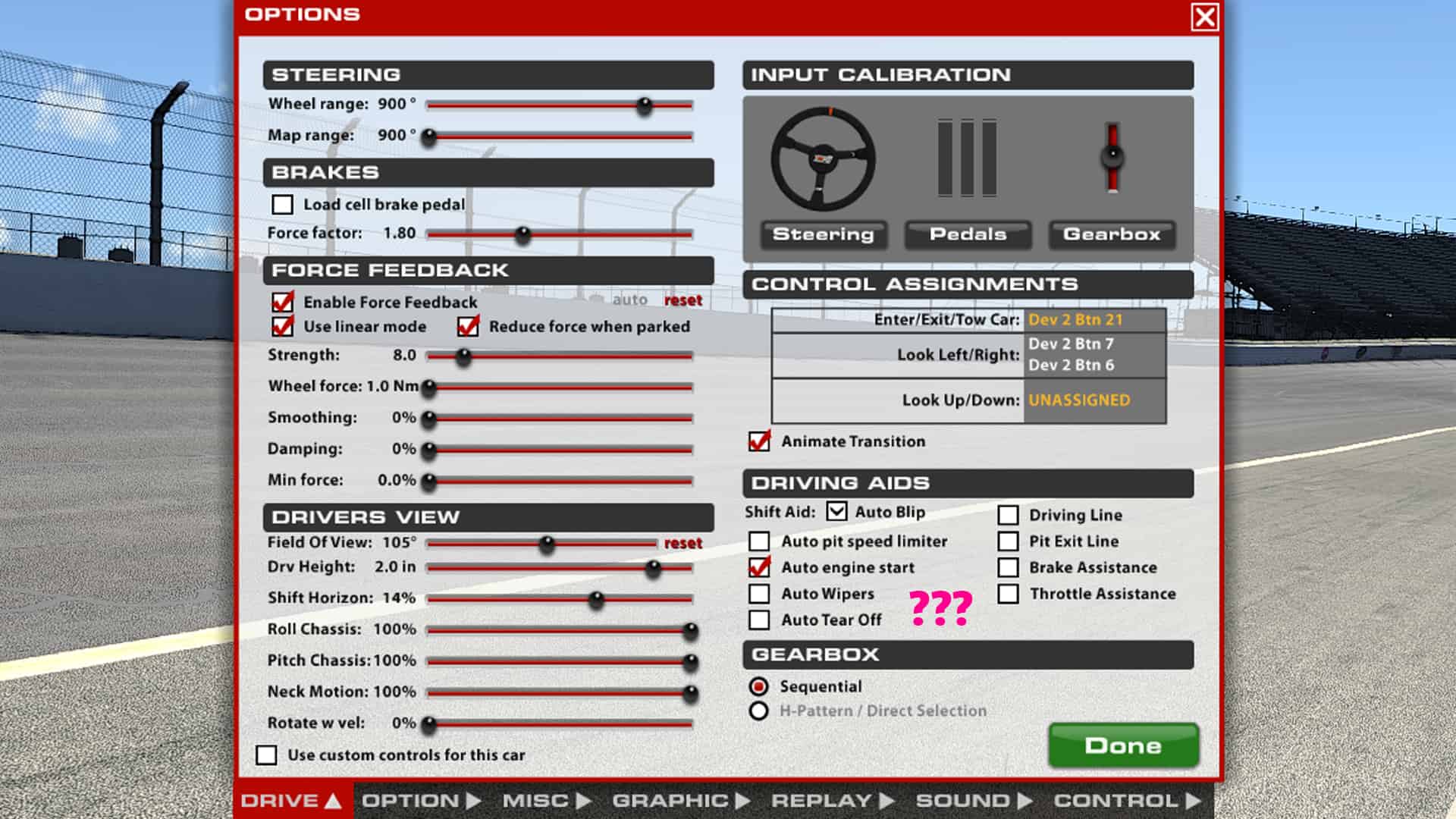1456x819 pixels.
Task: Open Gearbox calibration
Action: (1112, 234)
